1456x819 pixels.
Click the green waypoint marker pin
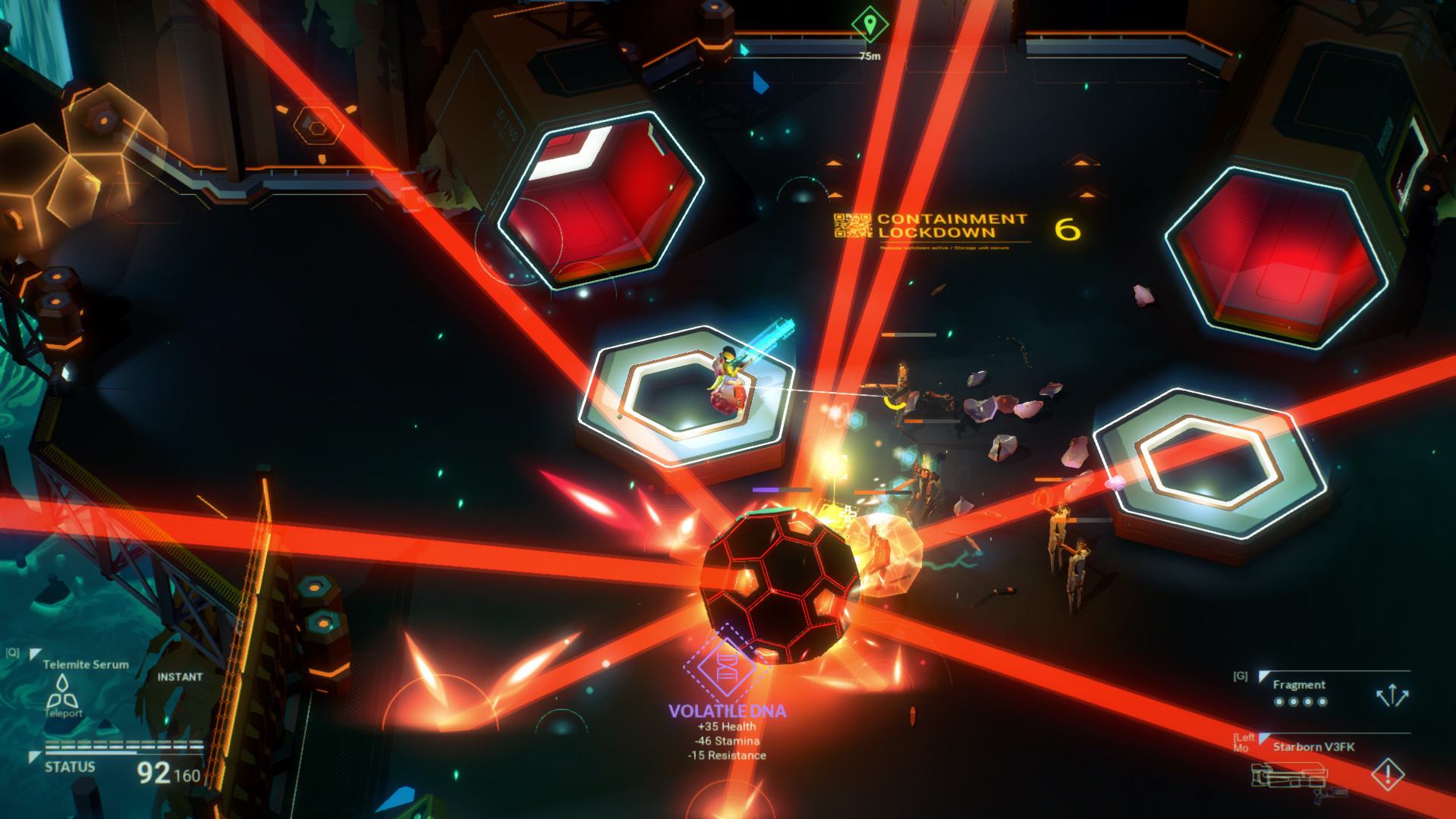870,24
